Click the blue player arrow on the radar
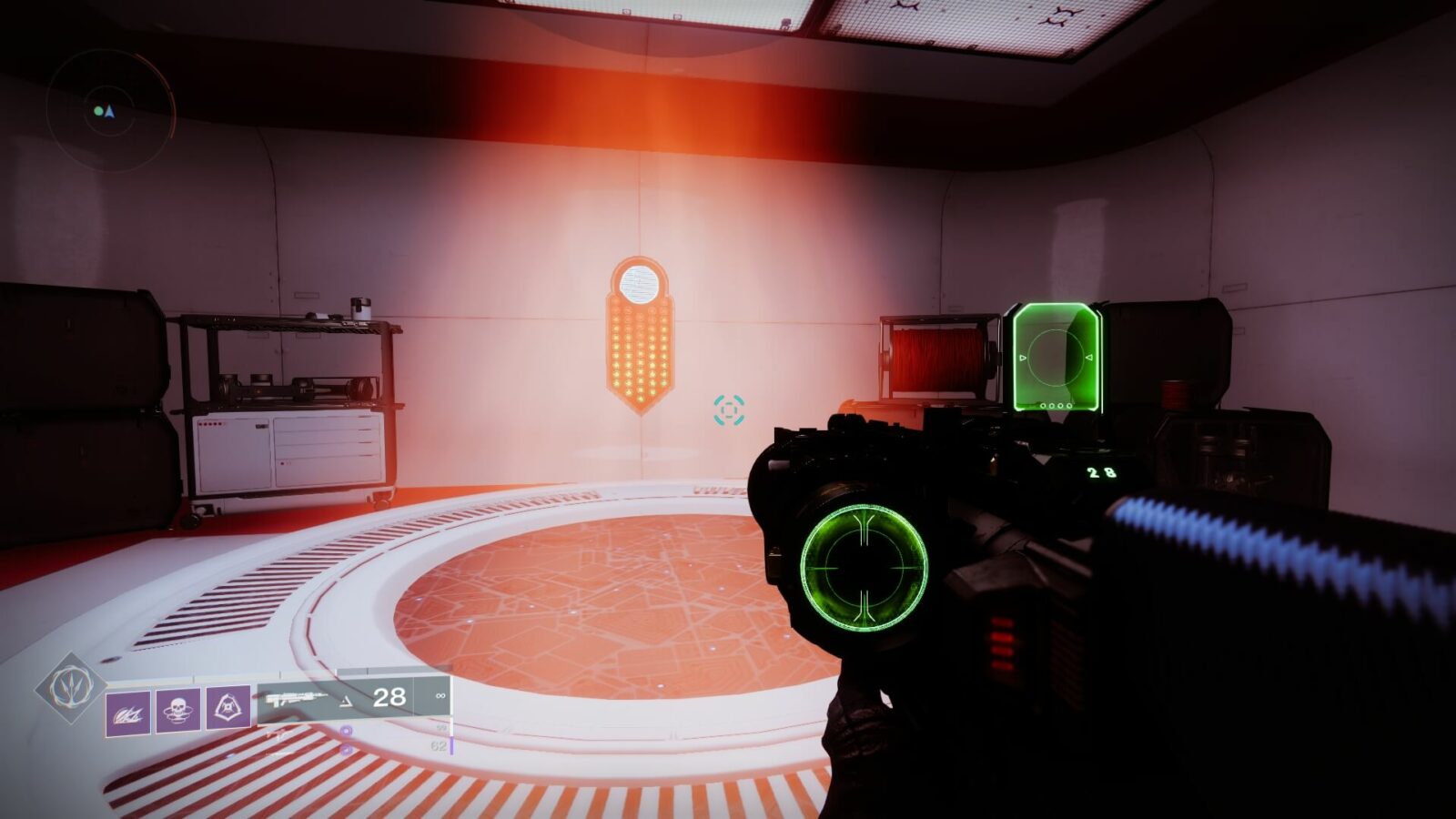This screenshot has height=819, width=1456. 110,110
